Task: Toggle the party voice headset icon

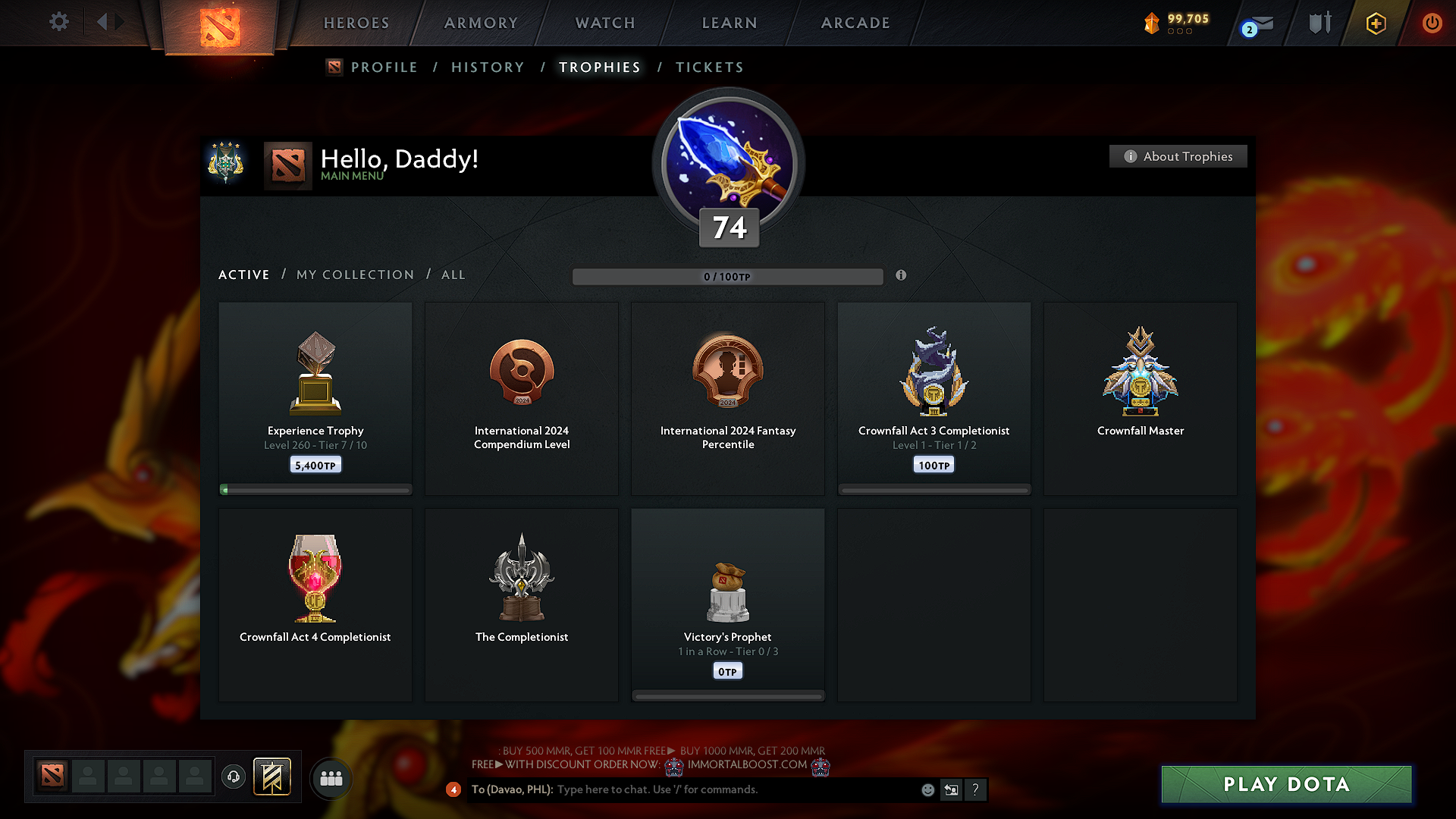Action: (x=233, y=777)
